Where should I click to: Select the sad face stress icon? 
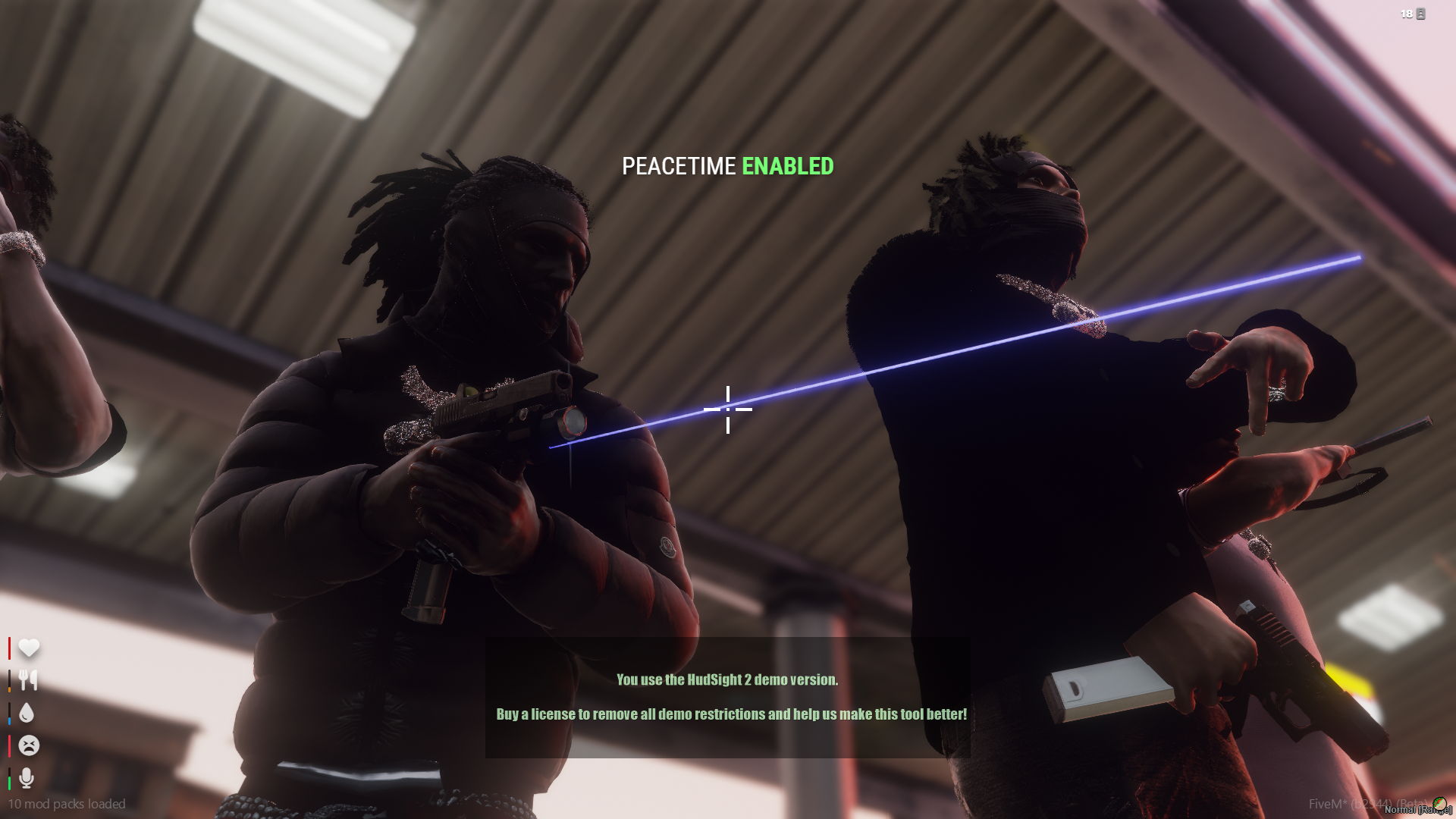pyautogui.click(x=29, y=745)
